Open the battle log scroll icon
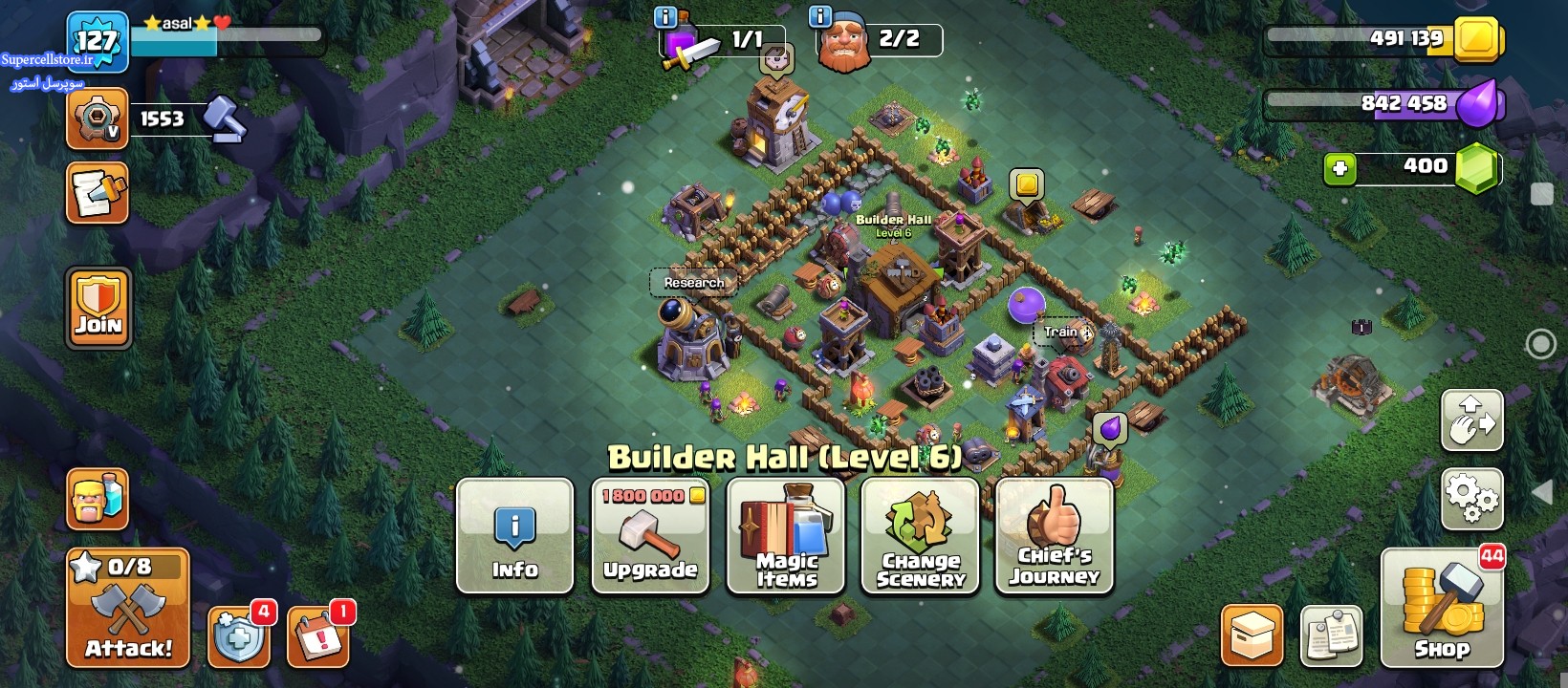The width and height of the screenshot is (1568, 688). (98, 193)
